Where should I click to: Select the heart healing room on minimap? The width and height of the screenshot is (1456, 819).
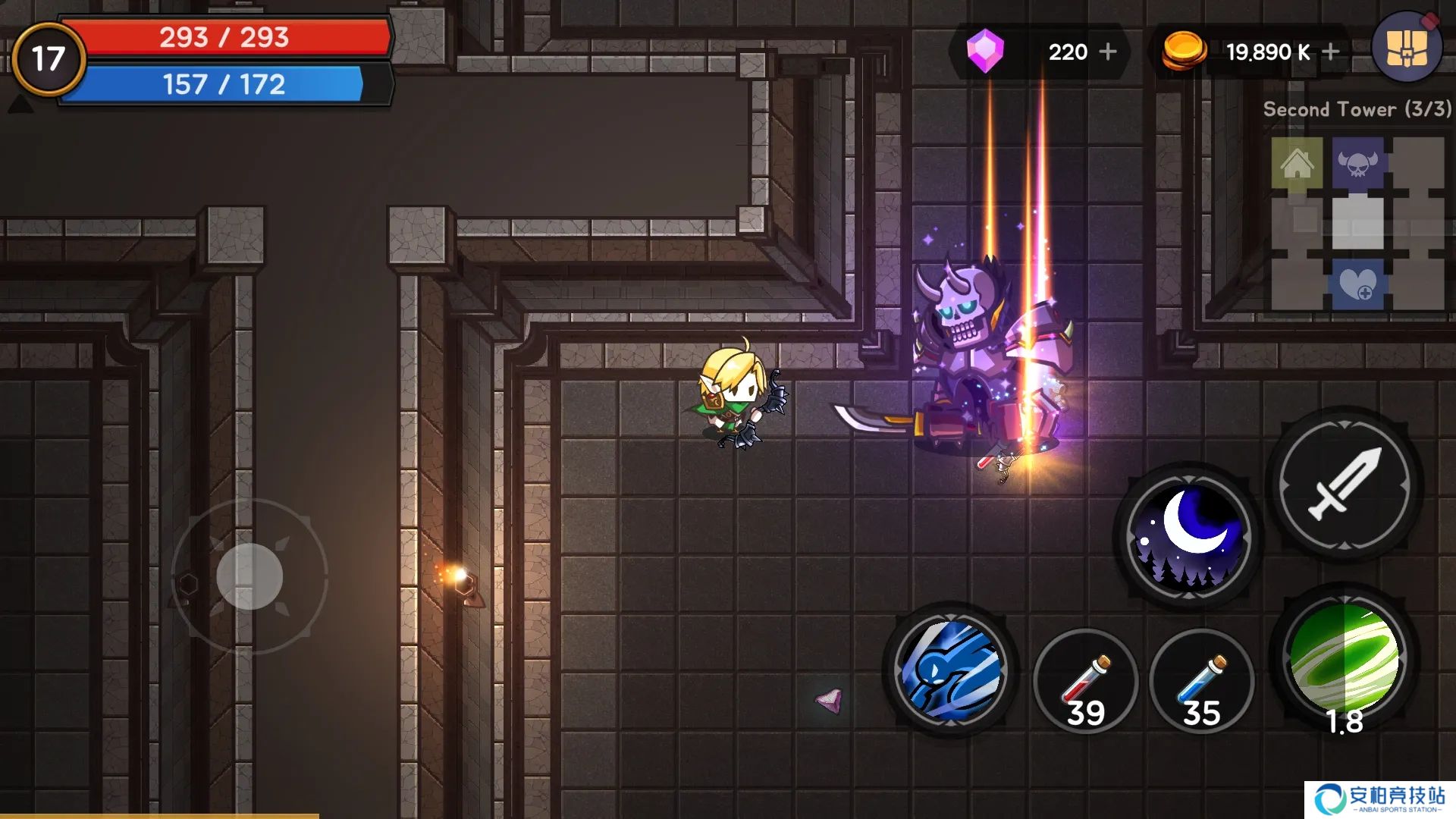click(1357, 284)
